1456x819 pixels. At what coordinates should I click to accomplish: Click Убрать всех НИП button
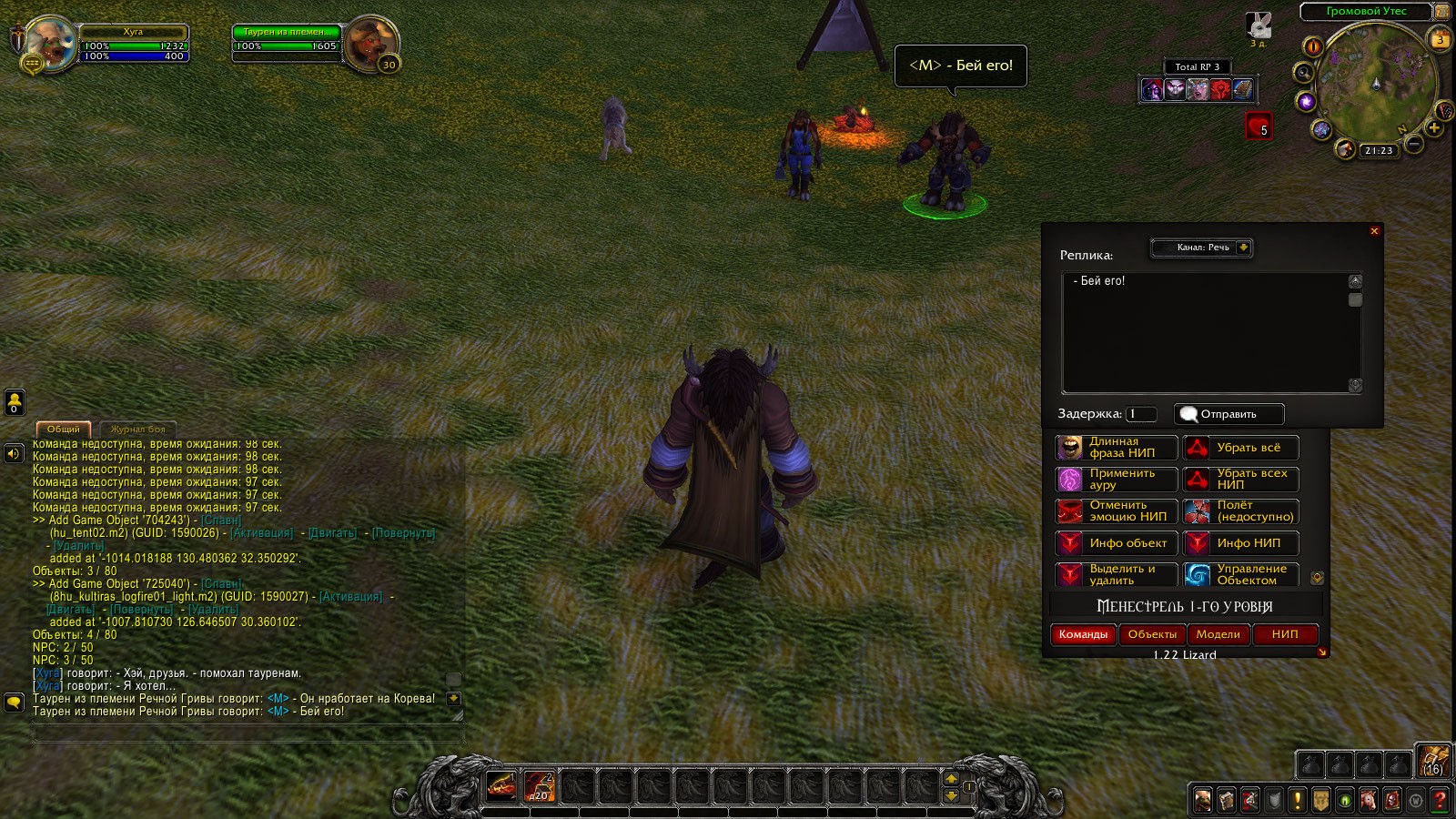pyautogui.click(x=1240, y=480)
